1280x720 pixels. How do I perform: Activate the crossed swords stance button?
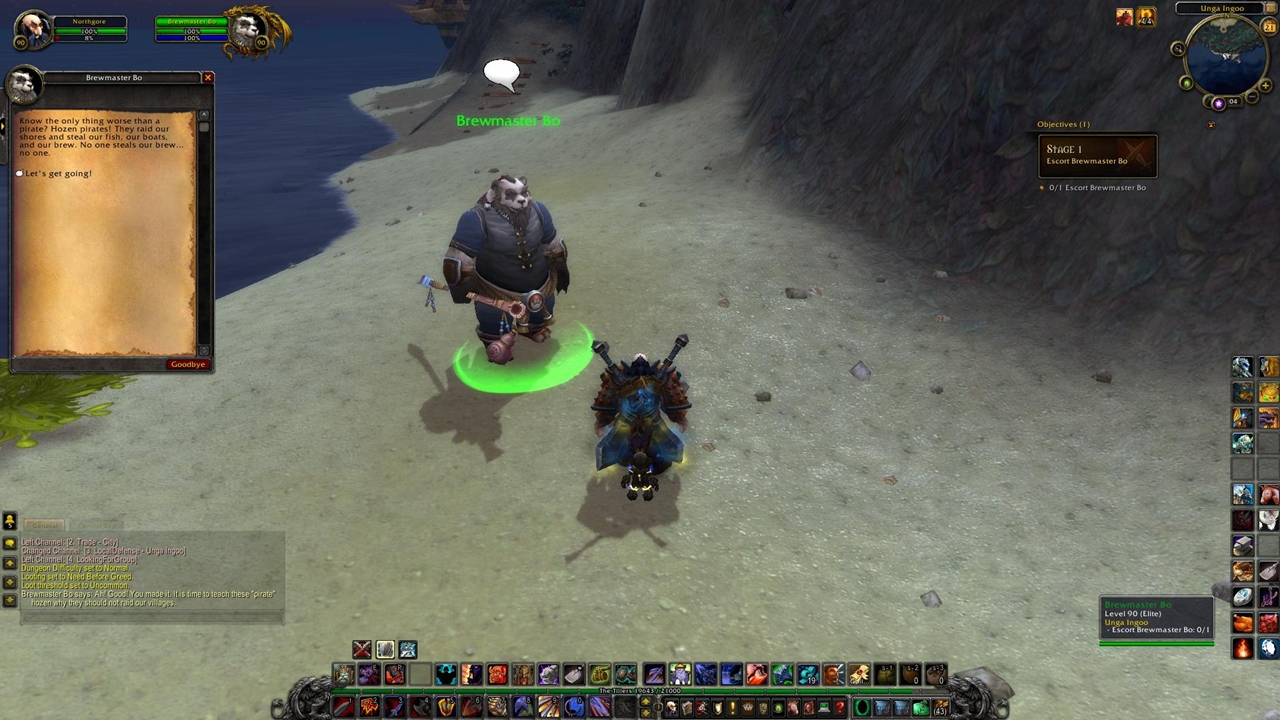361,650
